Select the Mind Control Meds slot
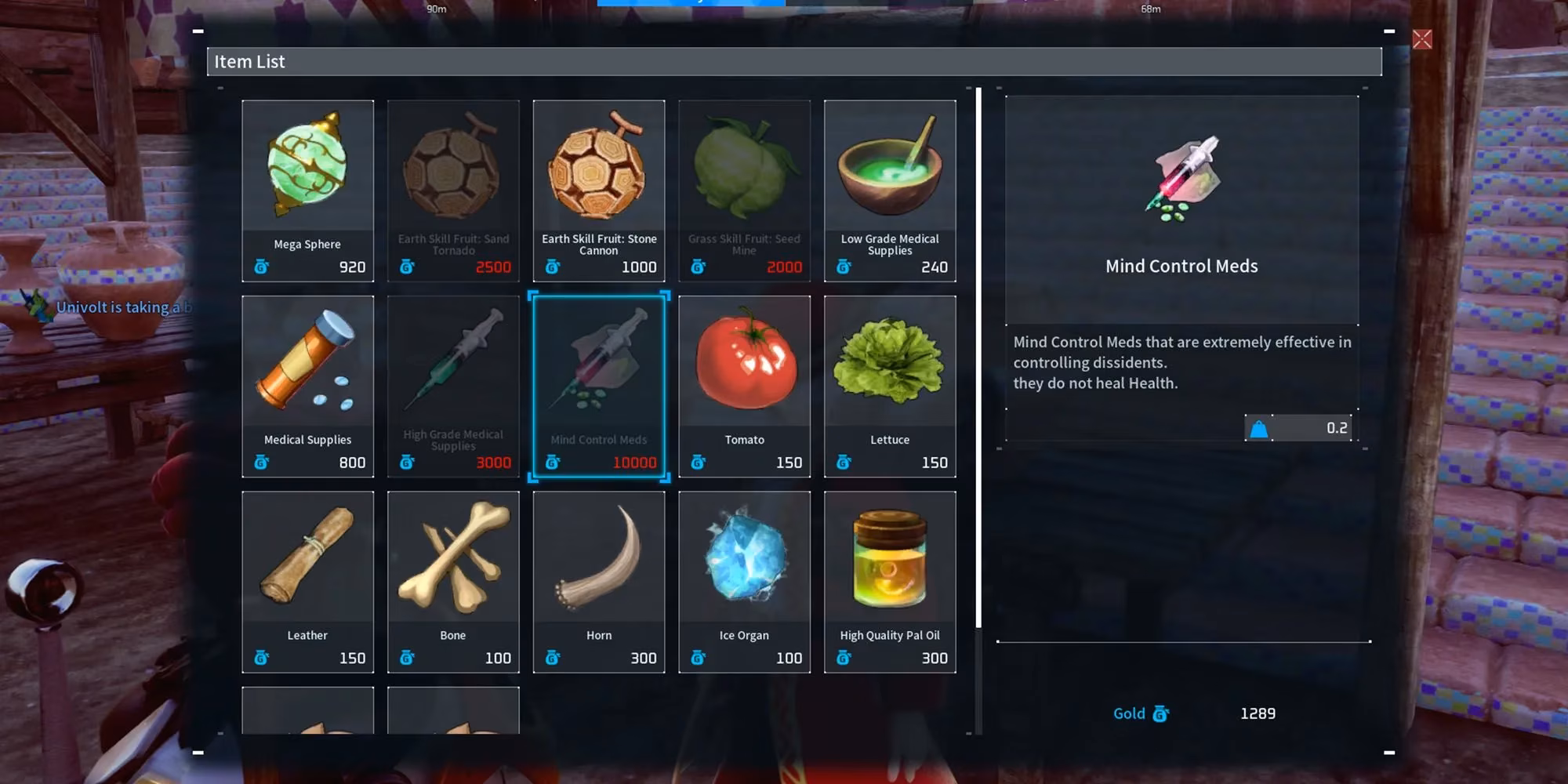Viewport: 1568px width, 784px height. tap(599, 386)
